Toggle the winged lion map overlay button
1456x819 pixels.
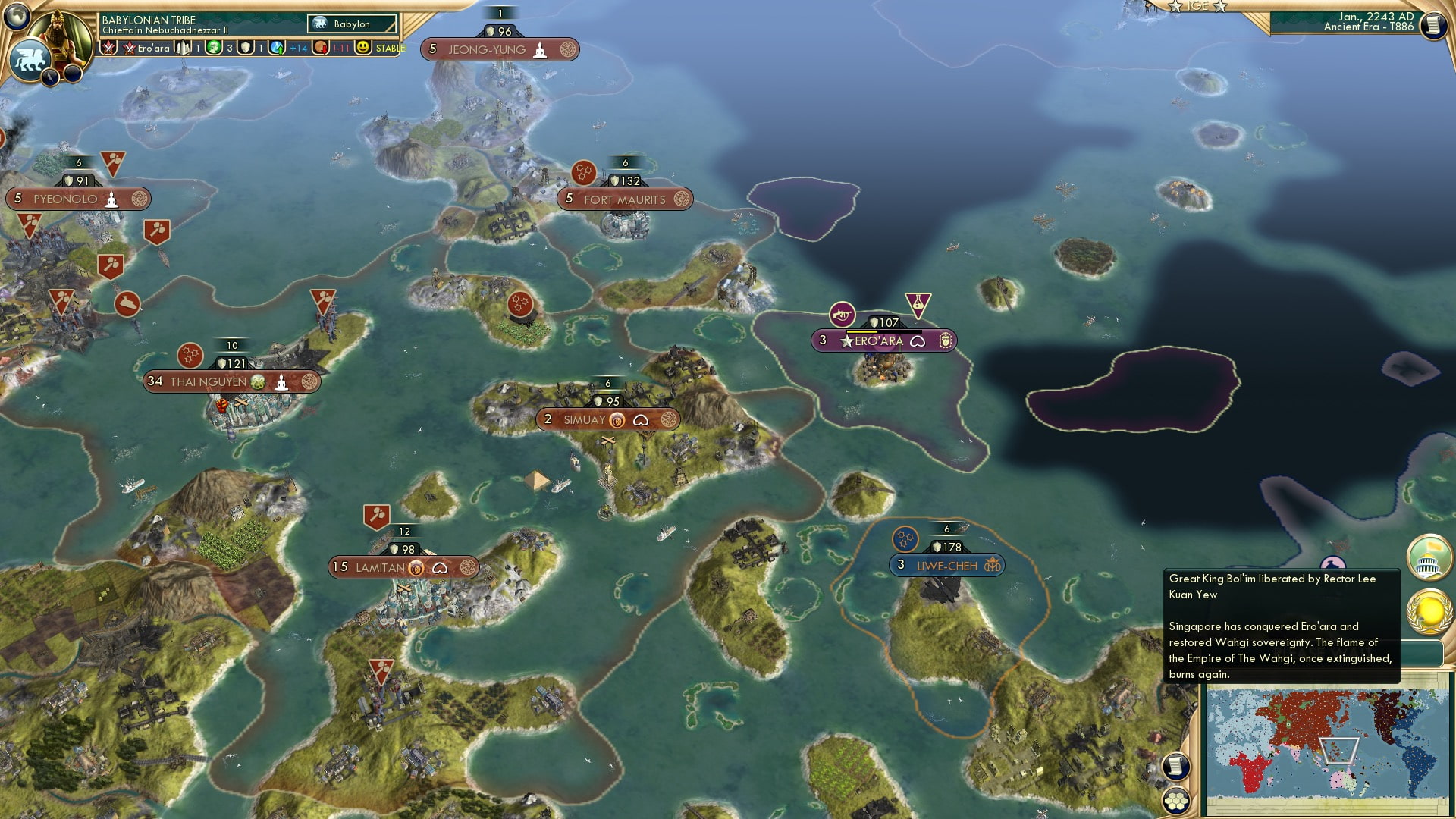[30, 59]
